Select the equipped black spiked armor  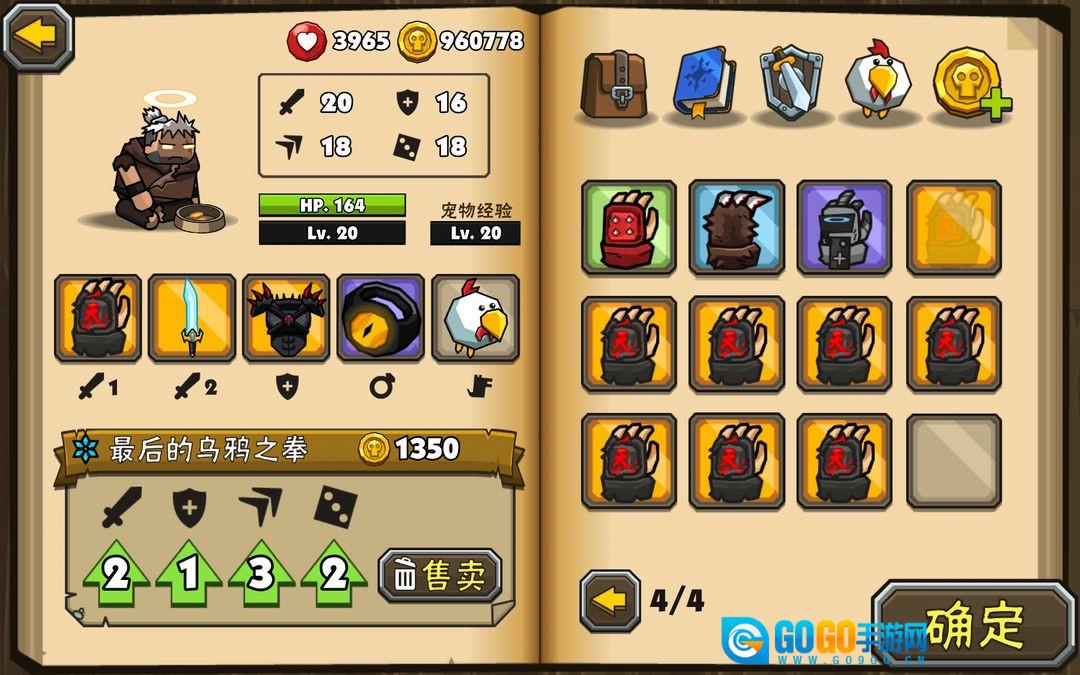pos(286,318)
